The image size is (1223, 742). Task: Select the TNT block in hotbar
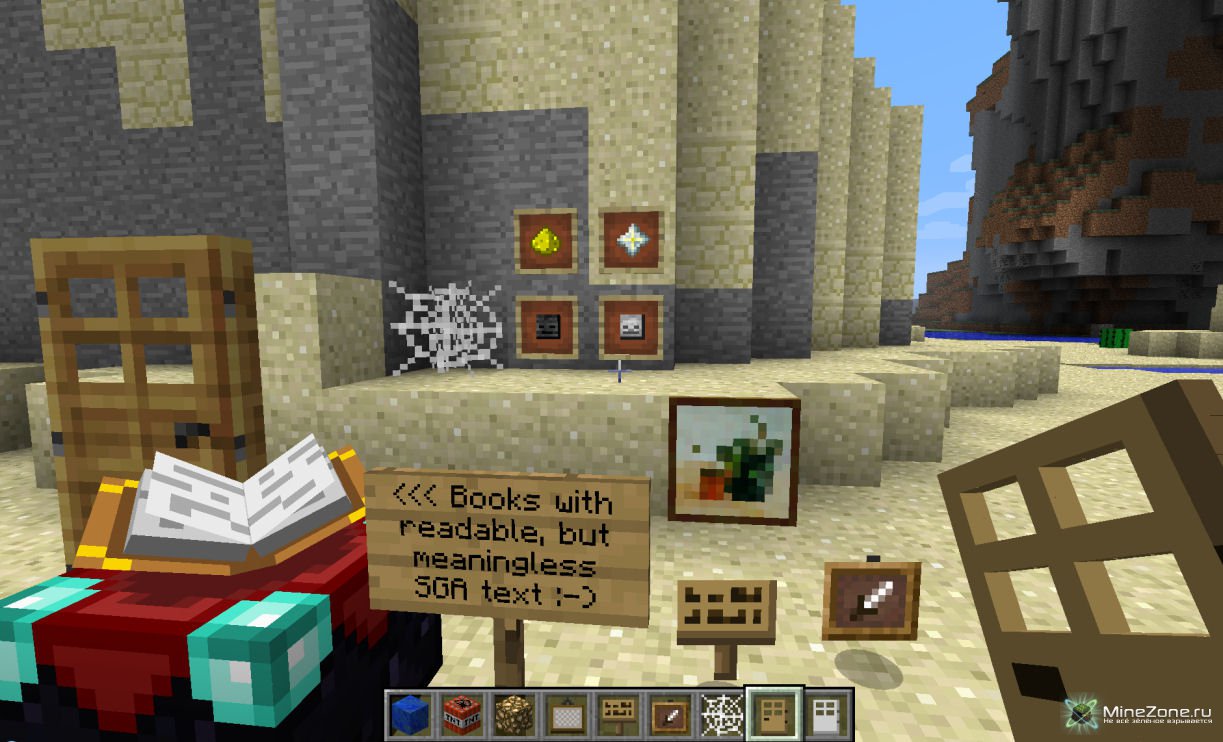tap(462, 713)
